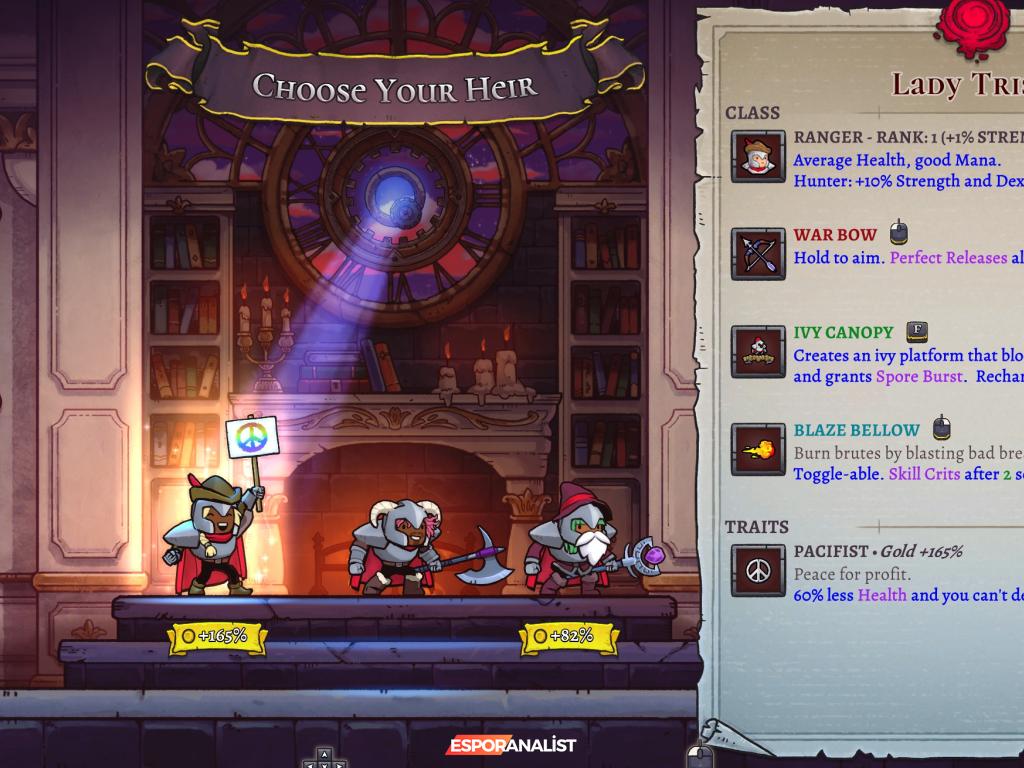View the Pacifist trait icon
The image size is (1024, 768).
click(x=758, y=570)
